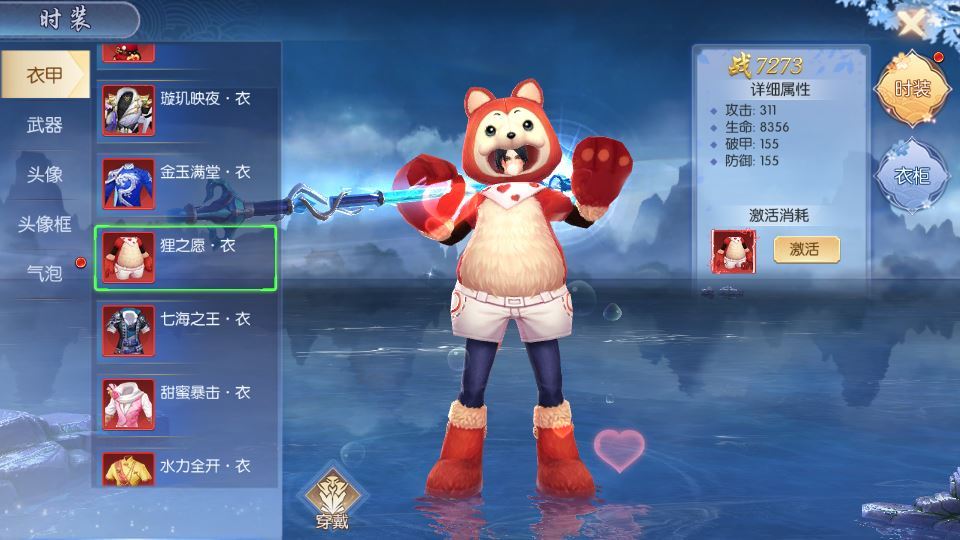Screen dimensions: 960x540
Task: Open the 时装 round side button
Action: pyautogui.click(x=910, y=89)
